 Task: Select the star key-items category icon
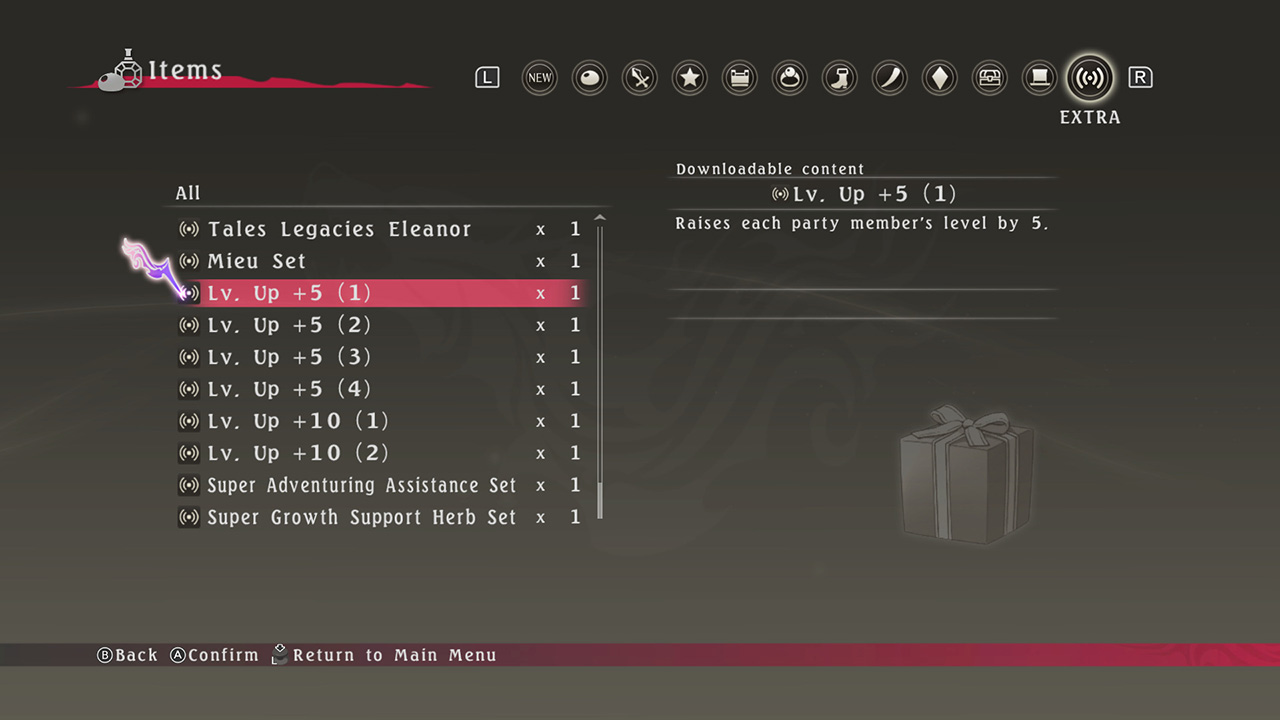tap(689, 77)
